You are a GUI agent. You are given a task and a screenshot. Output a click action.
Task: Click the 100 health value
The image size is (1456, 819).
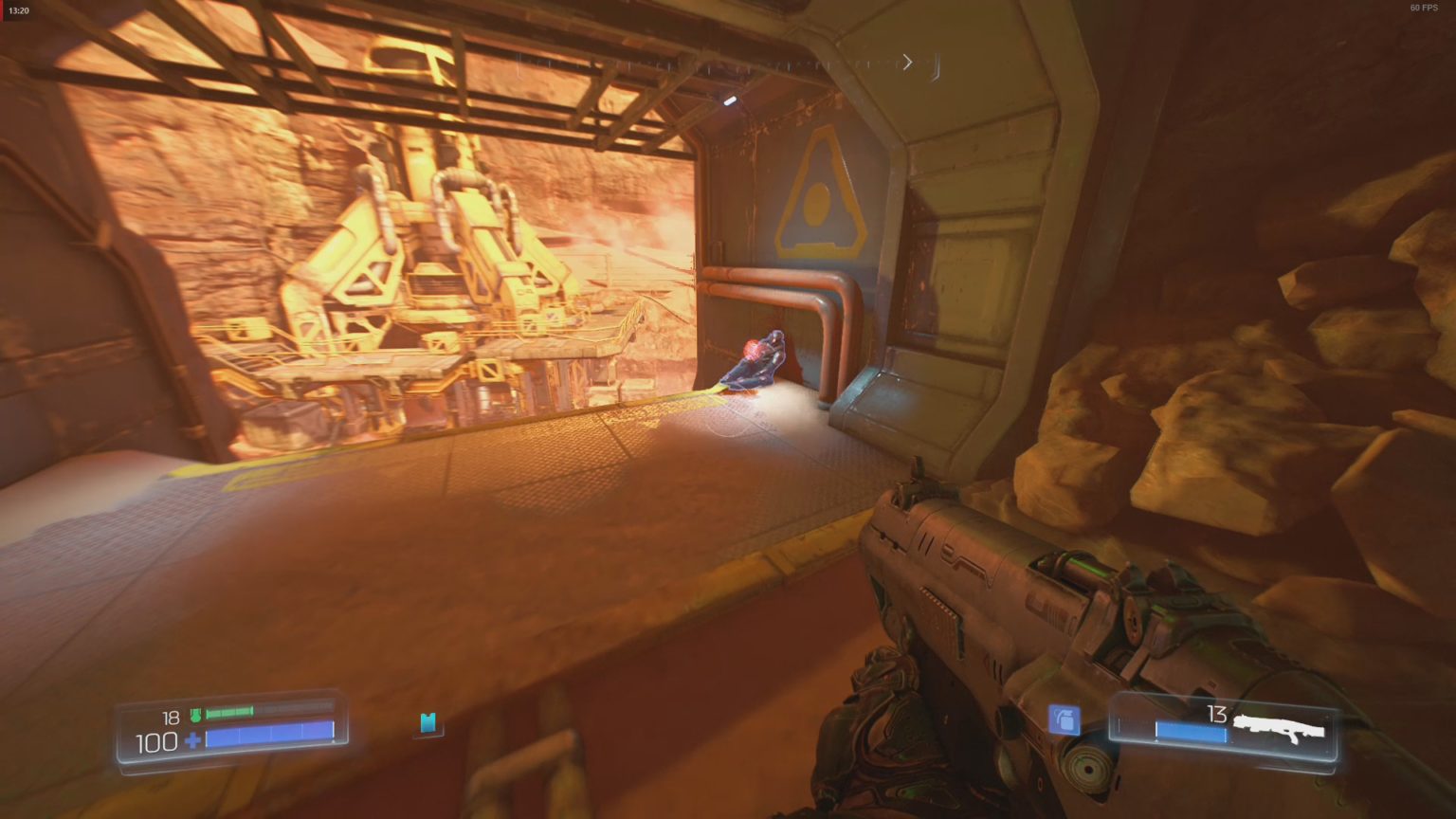155,741
